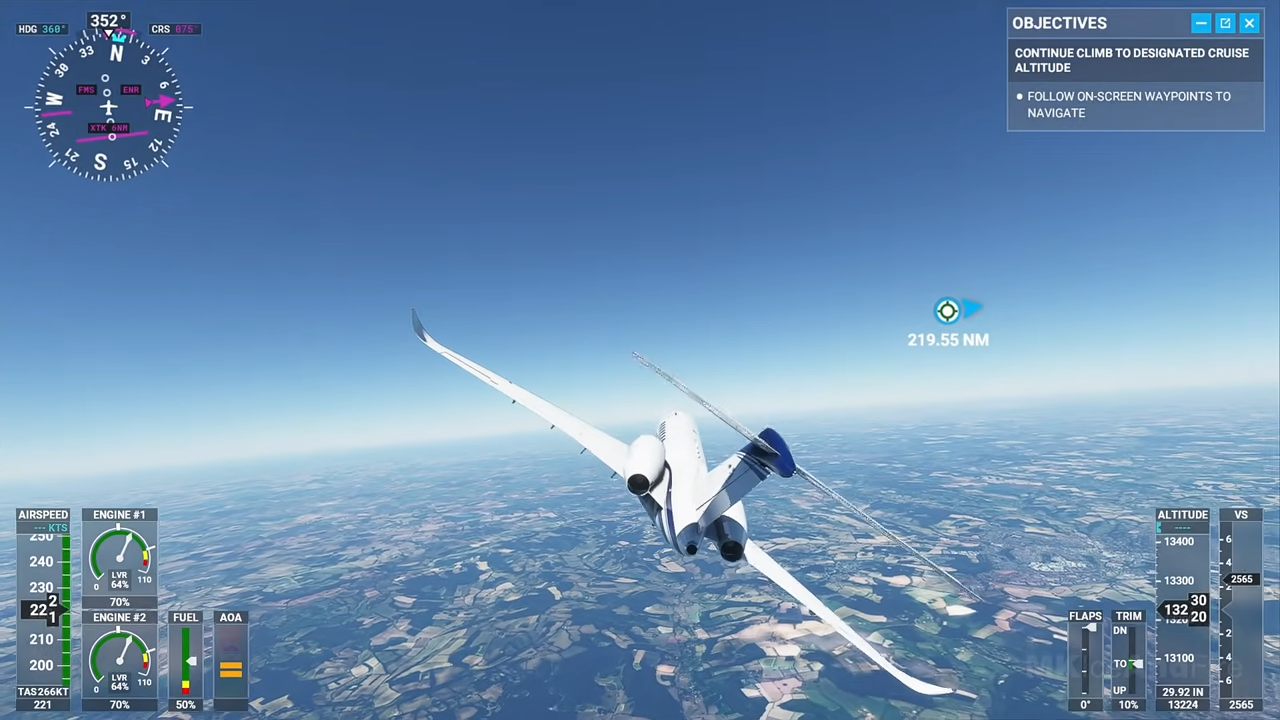Screen dimensions: 1280x720
Task: Click the waypoint marker showing 219.55 NM
Action: pyautogui.click(x=947, y=311)
